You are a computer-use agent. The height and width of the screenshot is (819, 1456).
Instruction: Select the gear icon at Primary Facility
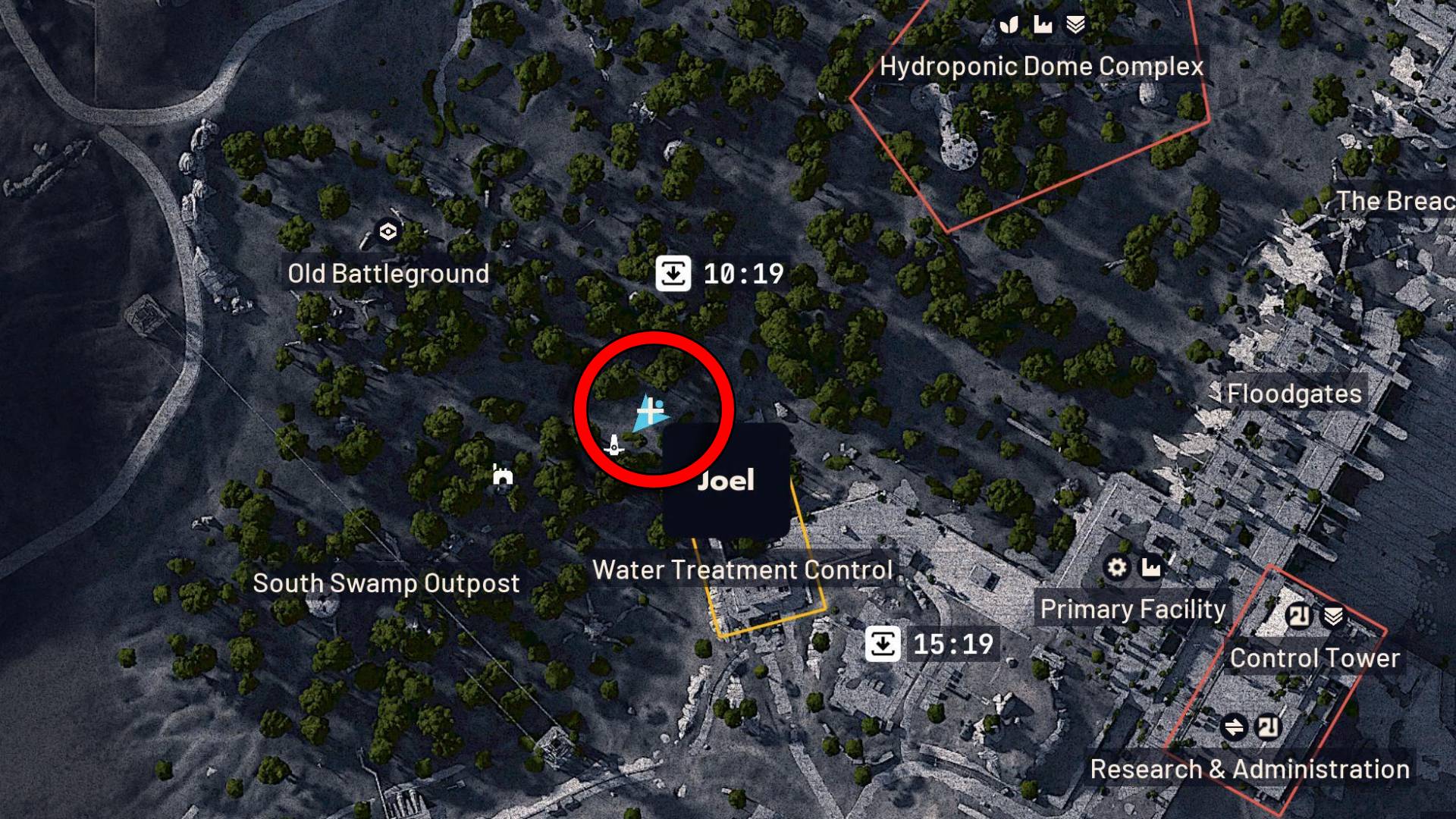tap(1117, 567)
